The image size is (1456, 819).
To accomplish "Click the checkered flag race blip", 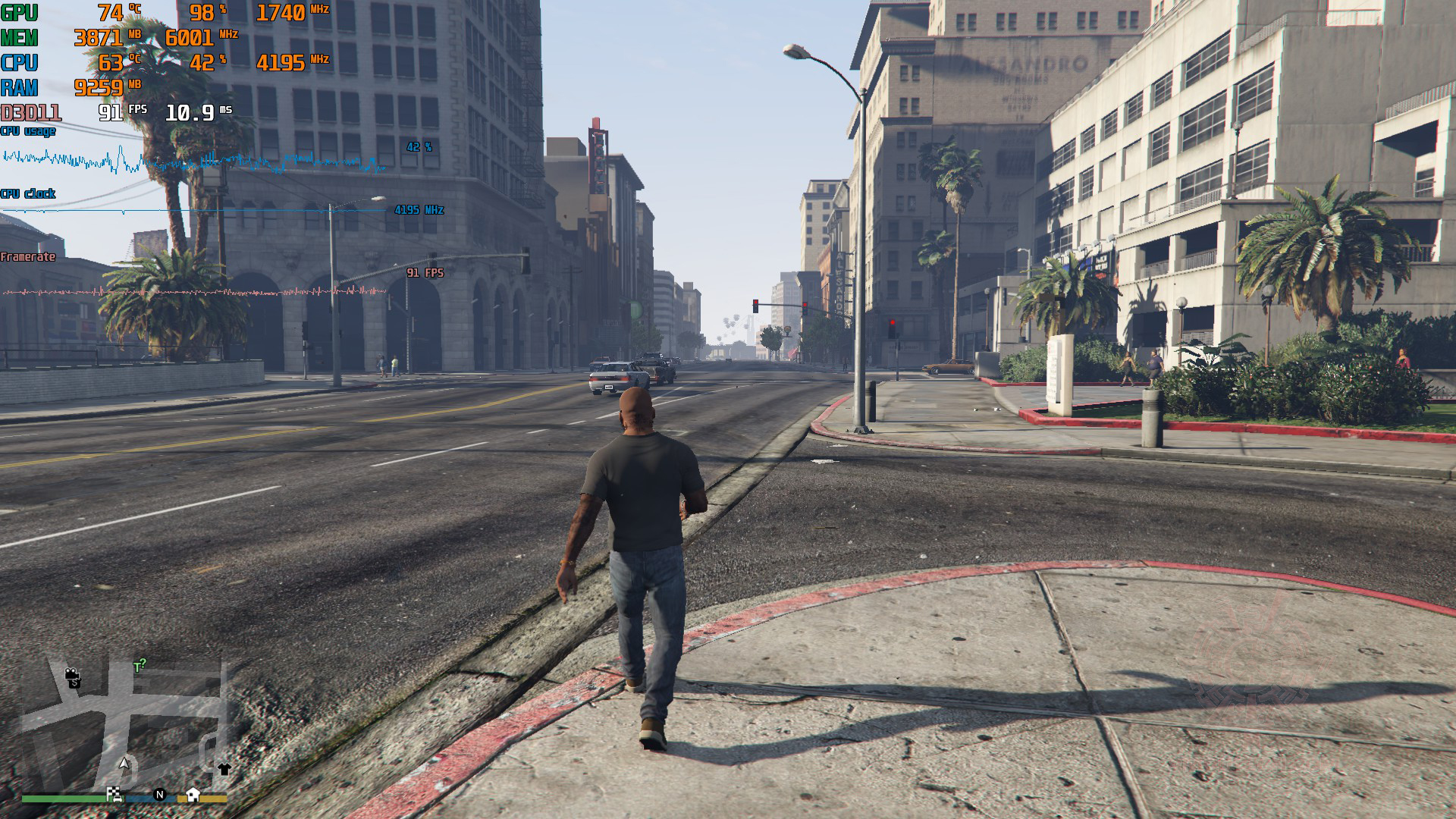I will pyautogui.click(x=115, y=794).
